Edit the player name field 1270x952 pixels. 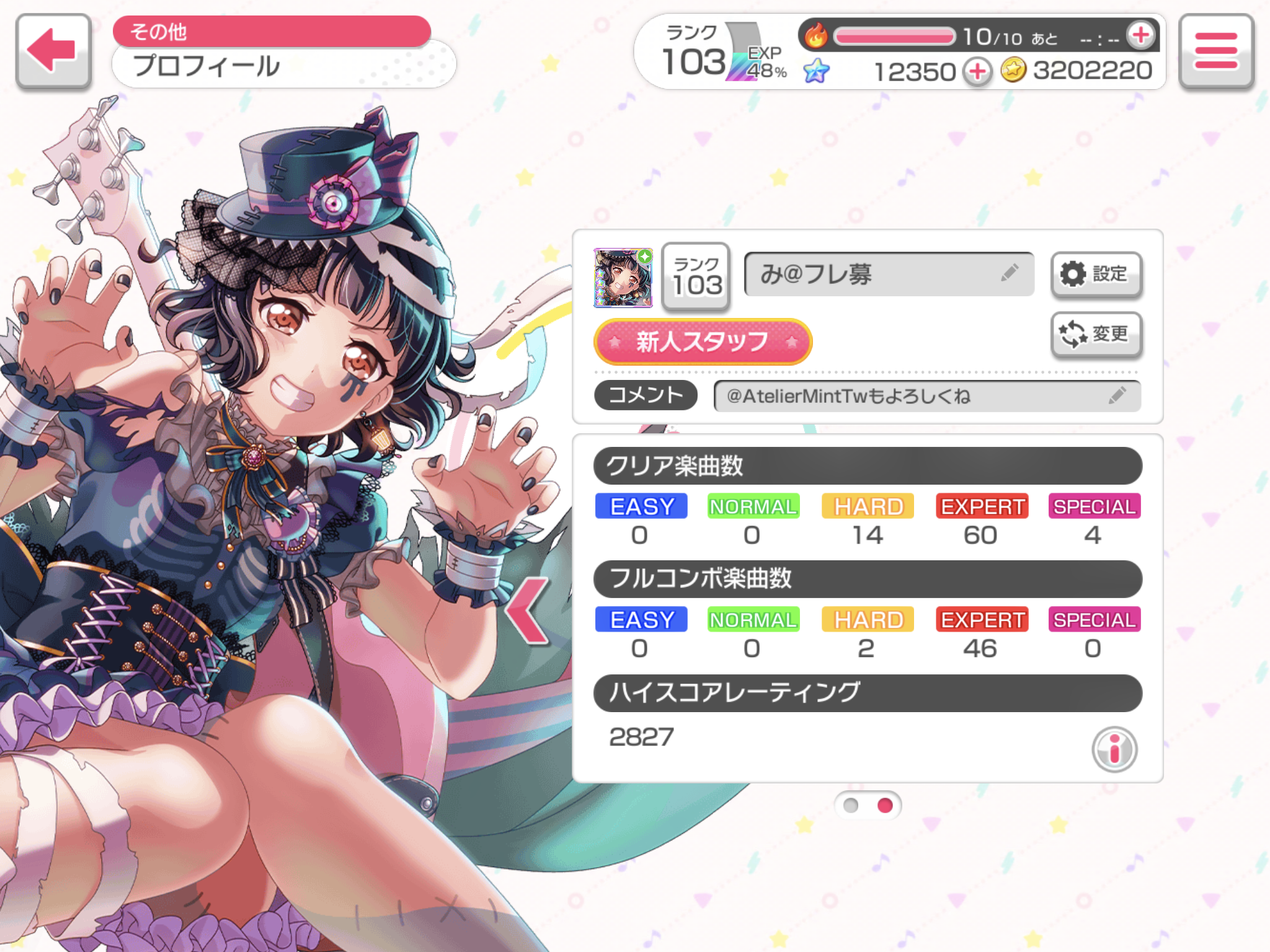click(888, 274)
